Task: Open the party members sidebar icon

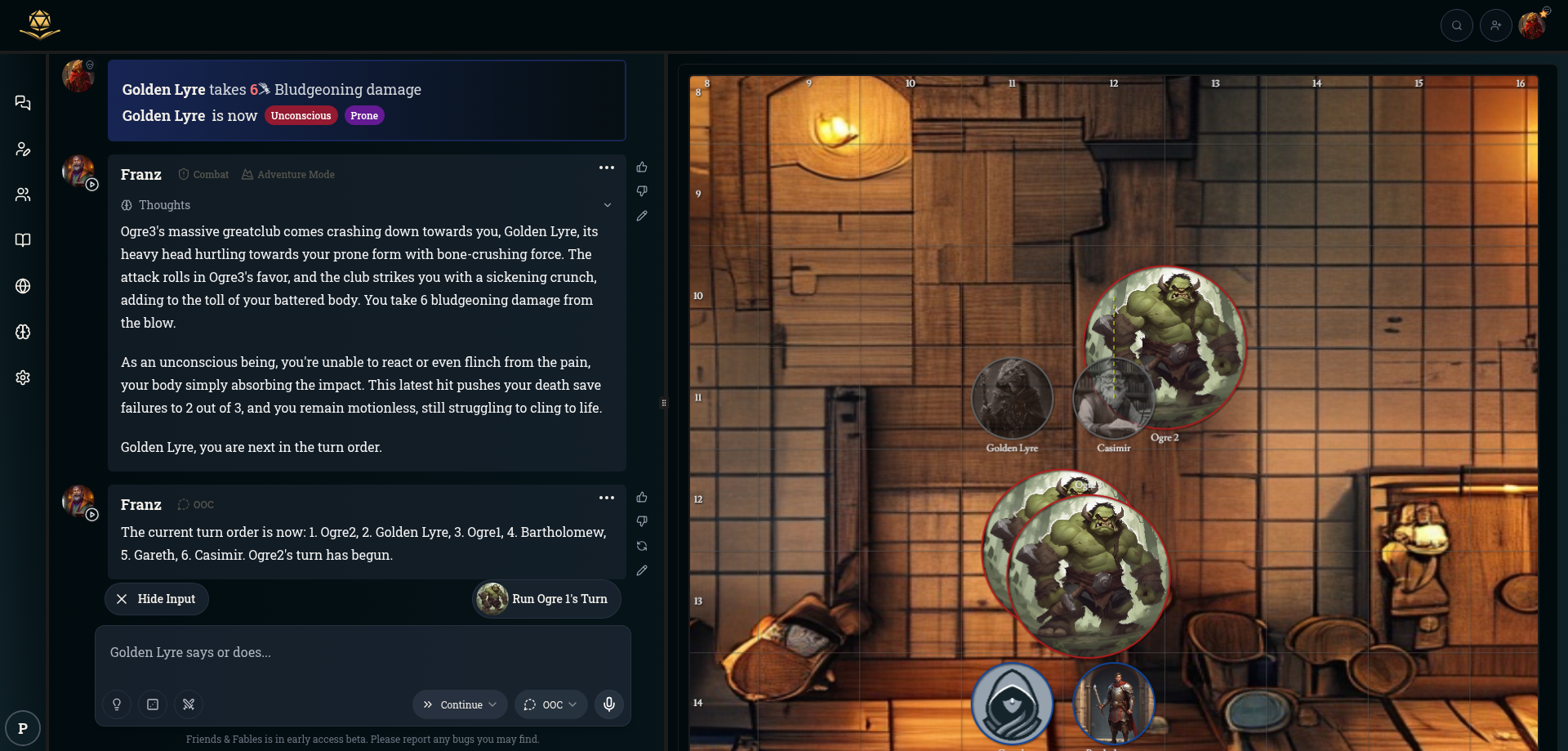Action: pos(23,194)
